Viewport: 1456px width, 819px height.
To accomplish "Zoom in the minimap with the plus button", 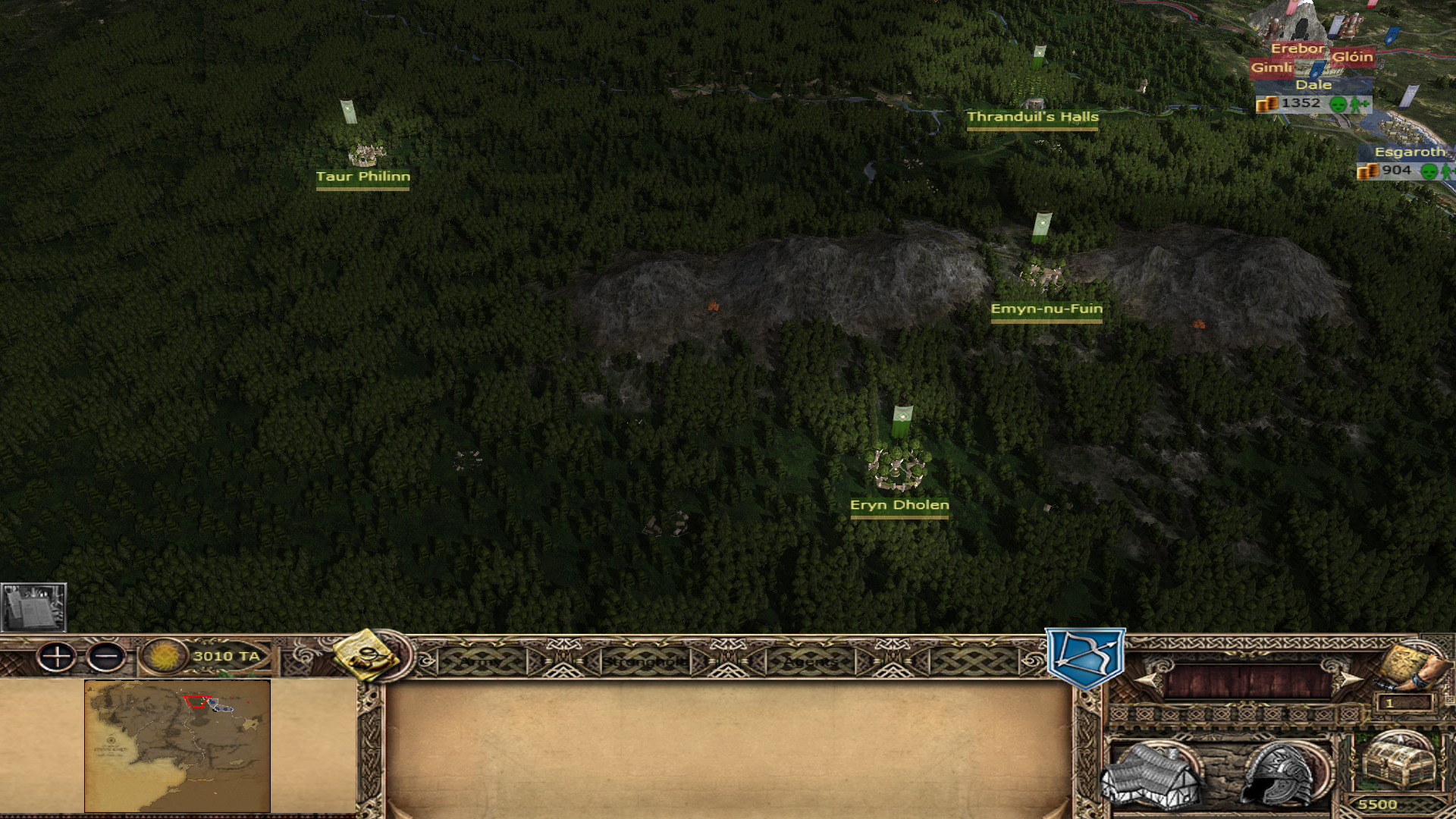I will click(x=57, y=657).
